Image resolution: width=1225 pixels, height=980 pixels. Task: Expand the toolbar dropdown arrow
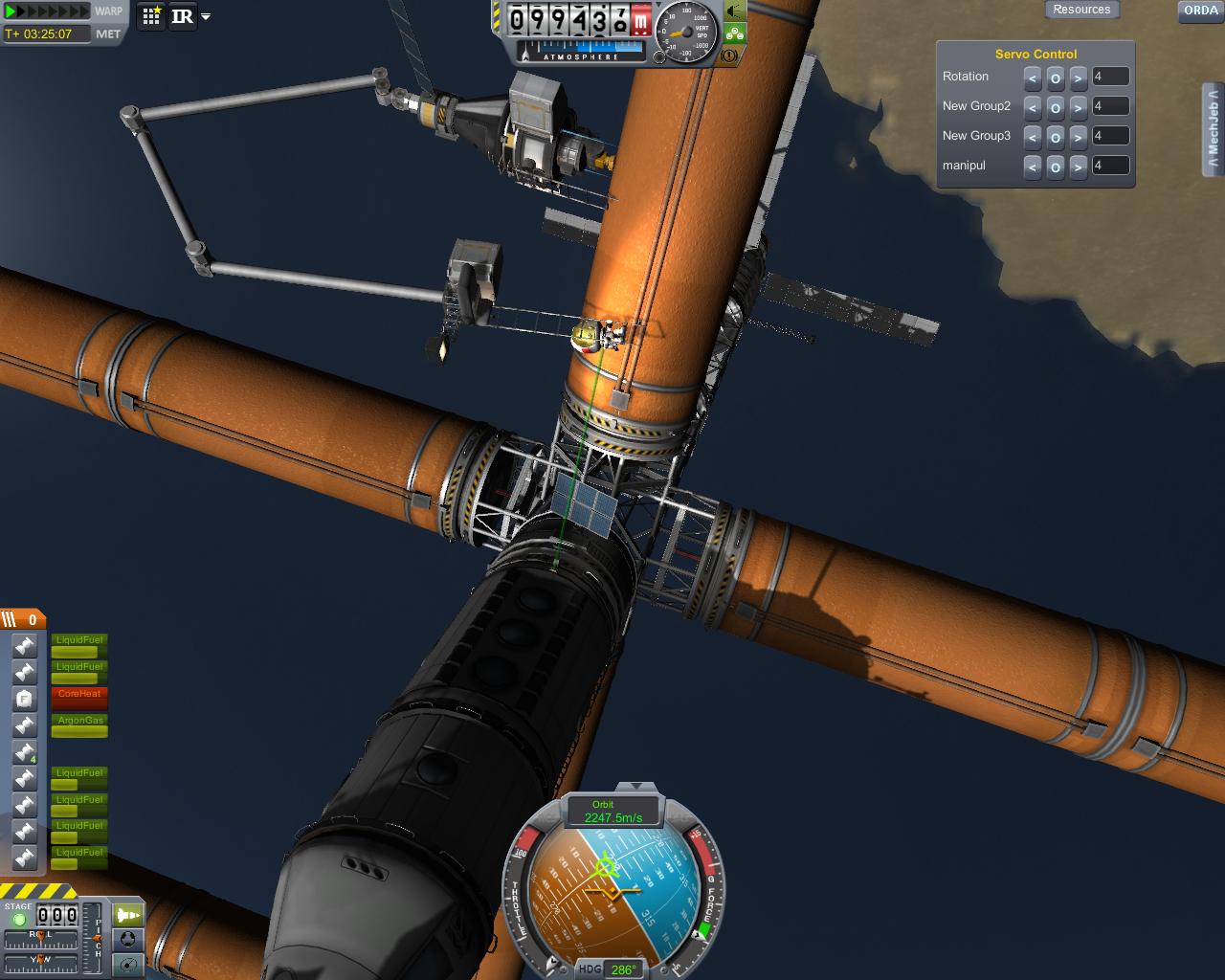tap(206, 17)
